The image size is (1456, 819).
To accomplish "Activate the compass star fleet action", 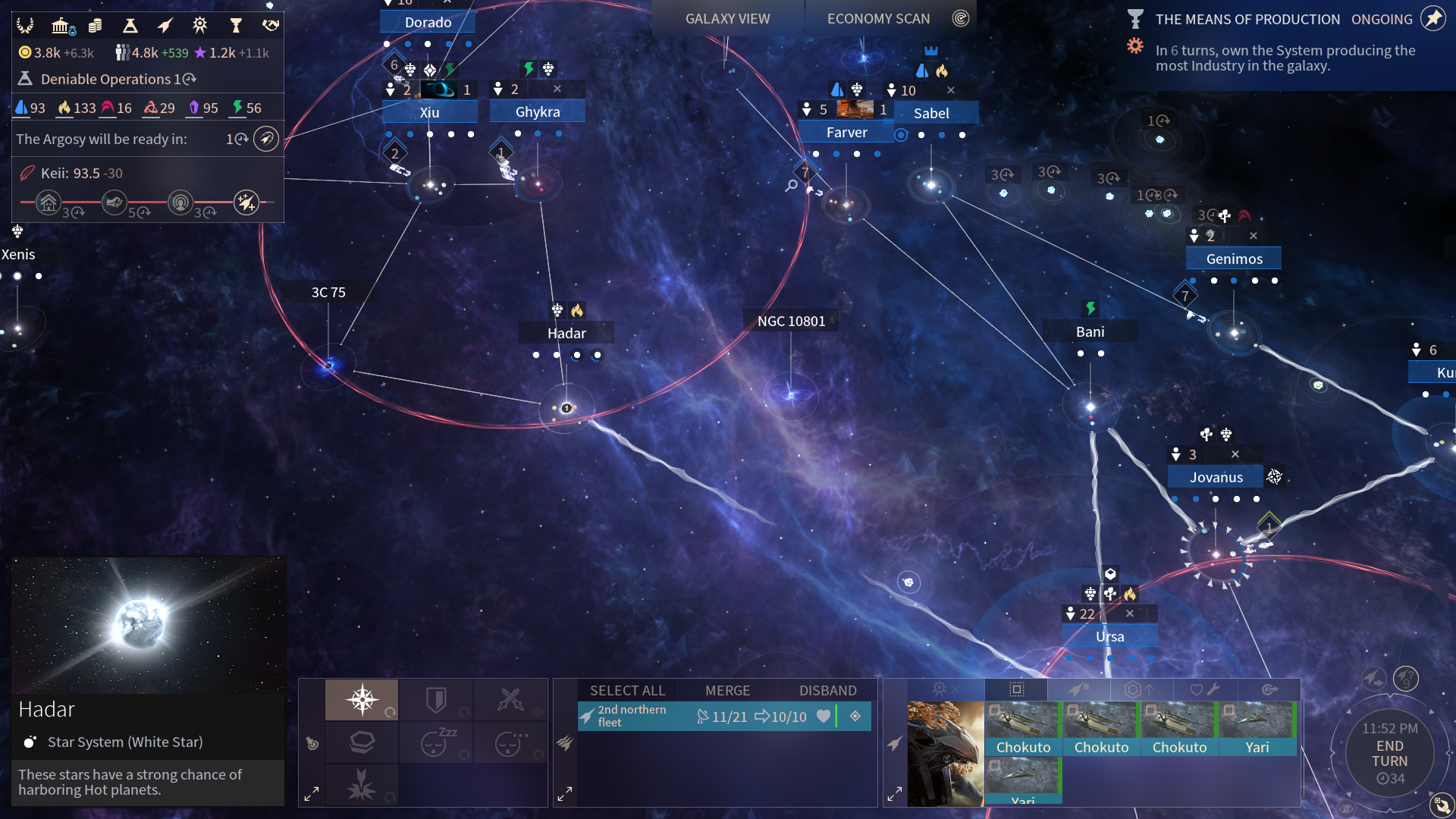I will 362,698.
